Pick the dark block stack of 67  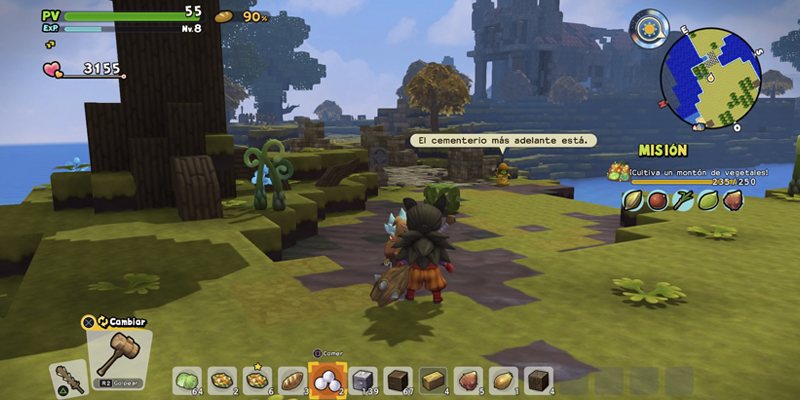(x=398, y=379)
